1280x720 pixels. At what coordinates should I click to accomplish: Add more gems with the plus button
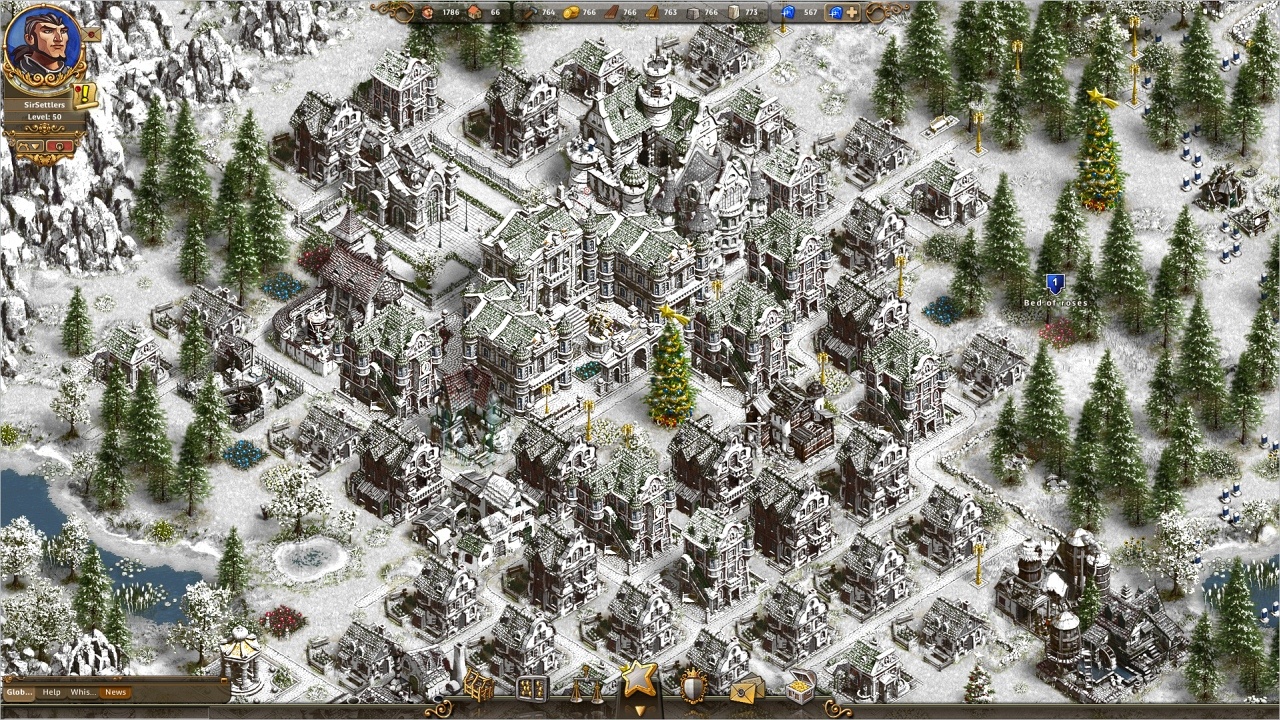point(852,13)
